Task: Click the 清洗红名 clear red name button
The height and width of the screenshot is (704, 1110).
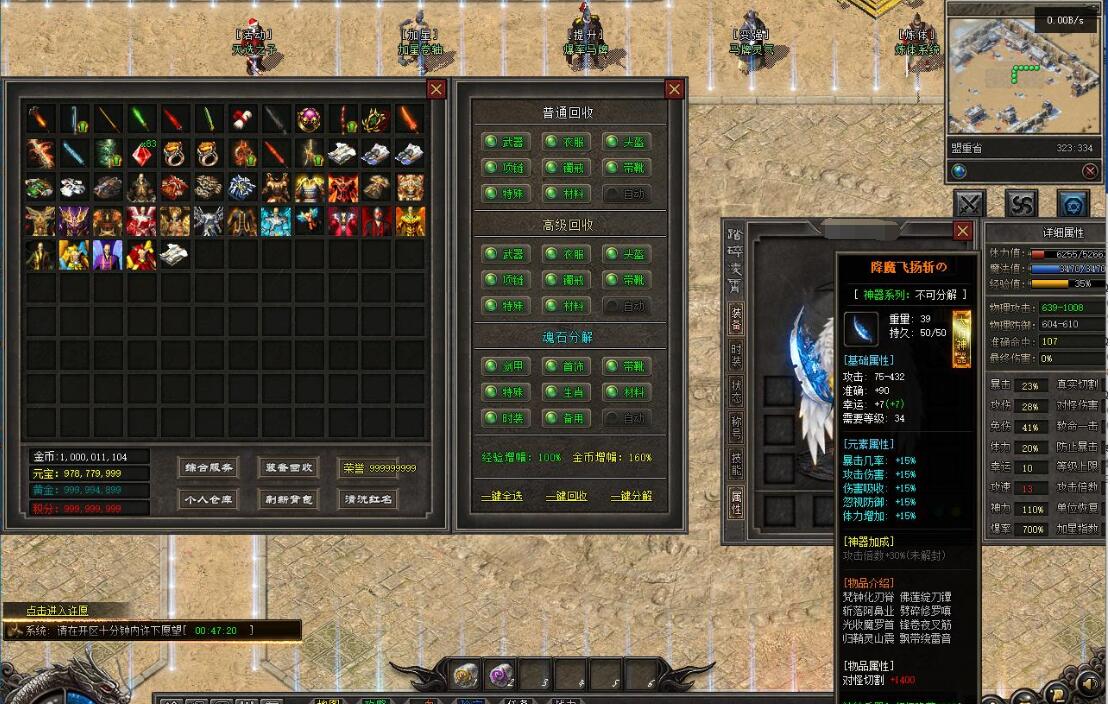Action: [x=368, y=498]
